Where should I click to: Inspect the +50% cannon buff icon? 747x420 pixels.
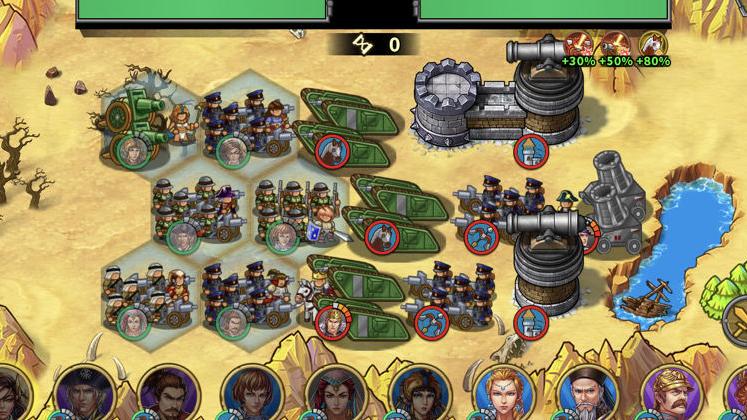(614, 44)
